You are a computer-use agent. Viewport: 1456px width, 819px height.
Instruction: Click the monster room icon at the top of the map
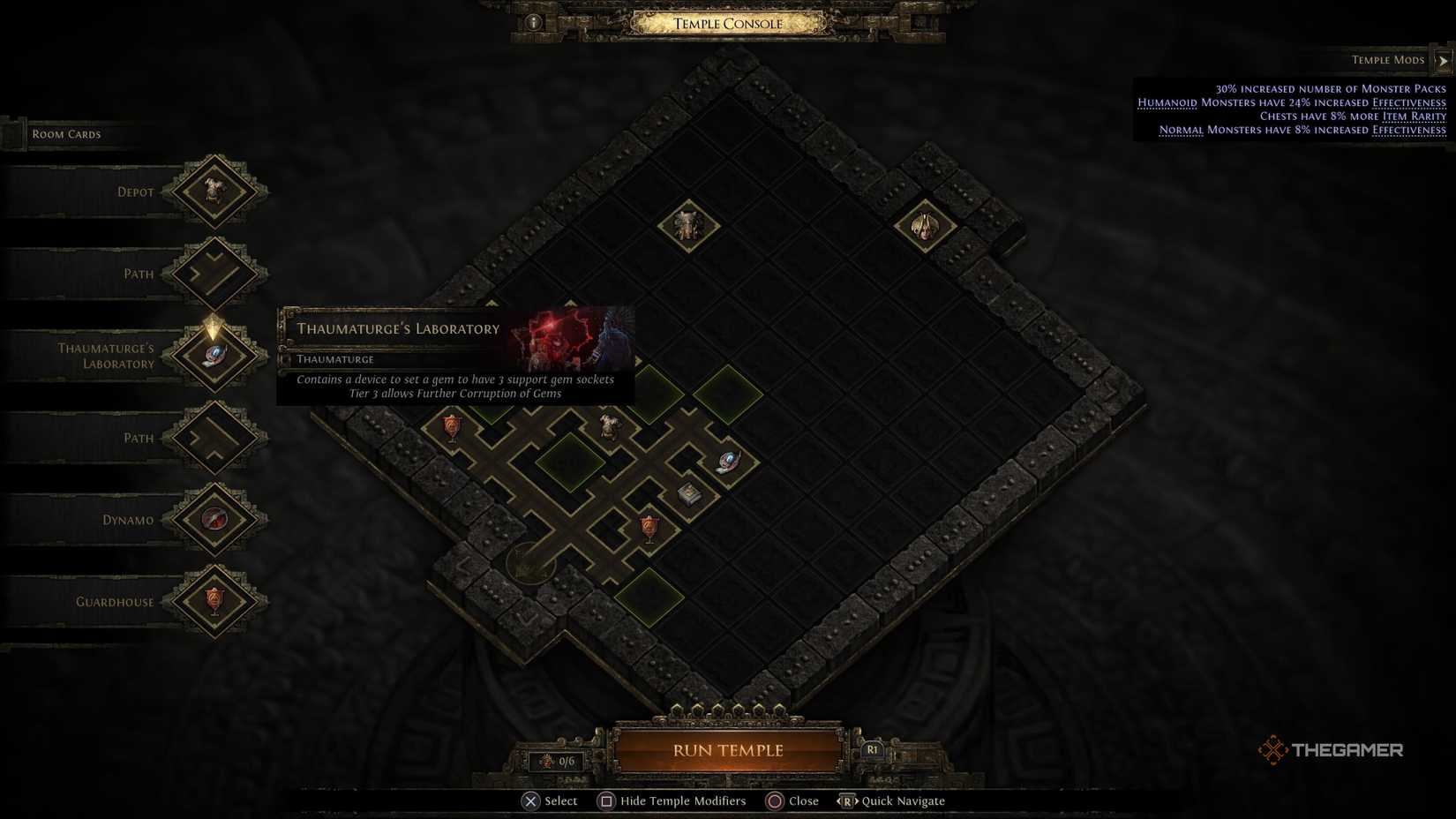[x=687, y=225]
